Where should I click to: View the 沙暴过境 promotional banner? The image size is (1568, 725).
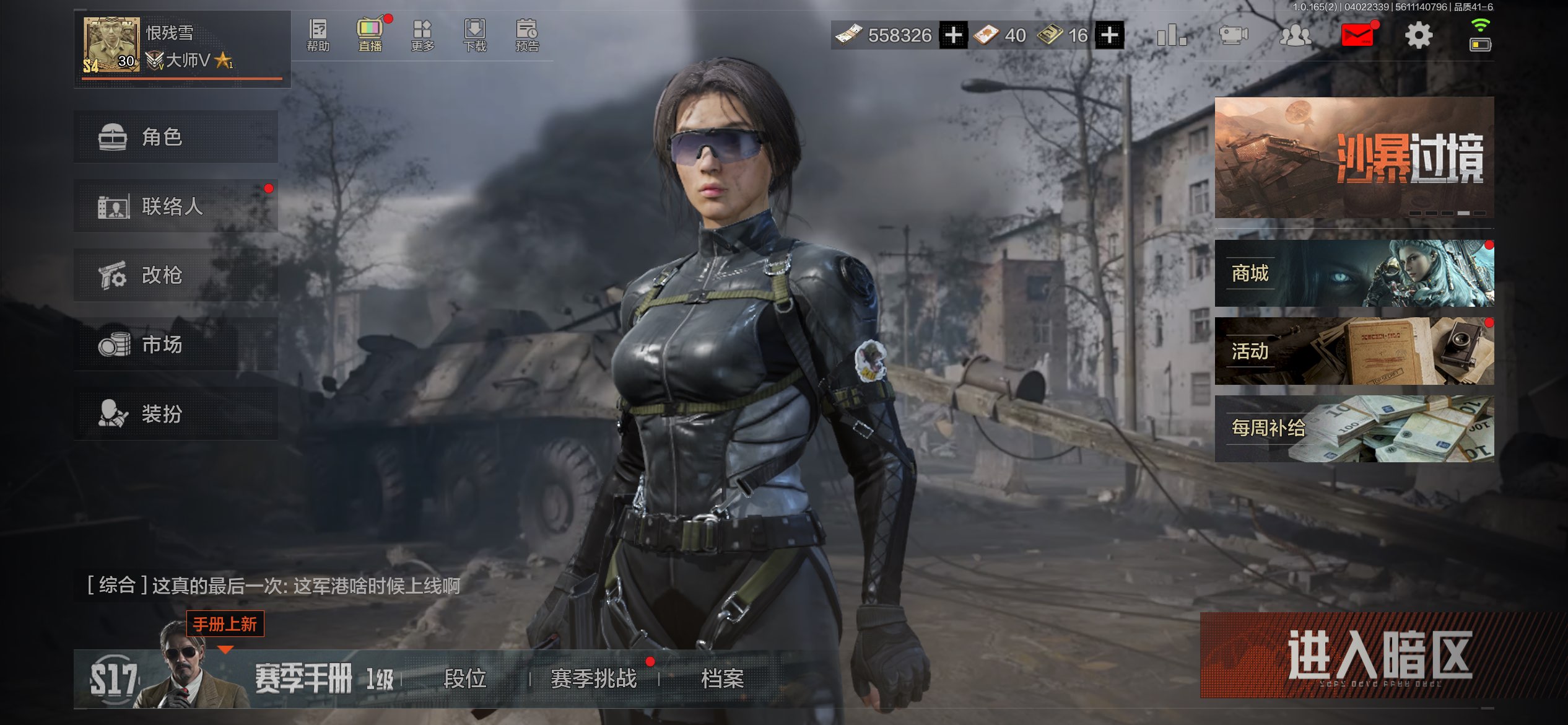pos(1354,157)
